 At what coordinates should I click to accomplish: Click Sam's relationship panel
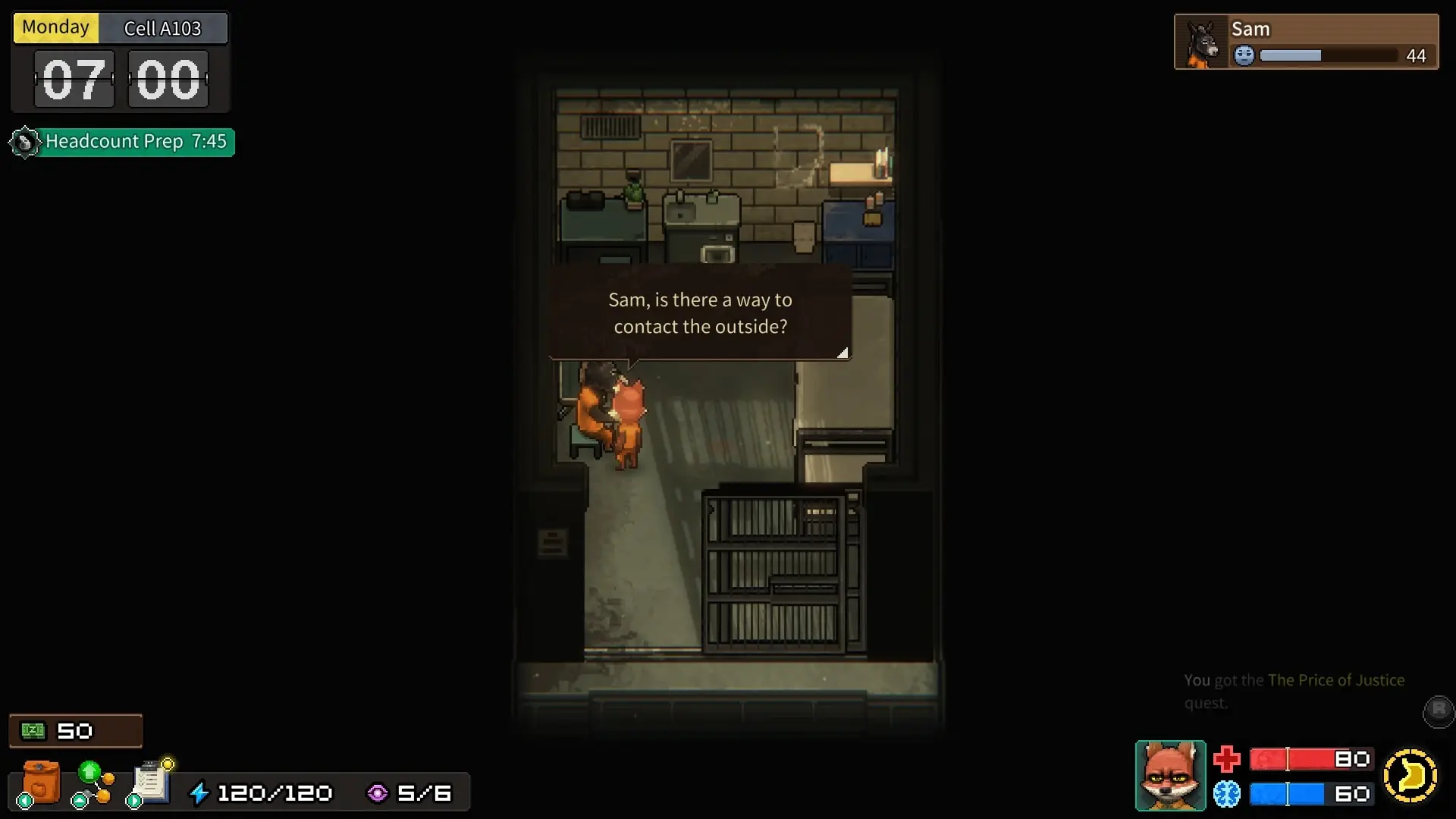[1306, 42]
